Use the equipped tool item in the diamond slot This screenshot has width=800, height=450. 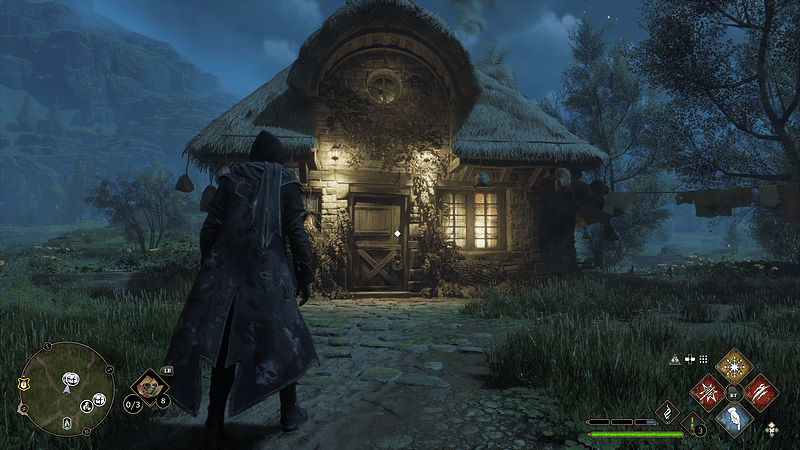pyautogui.click(x=149, y=383)
